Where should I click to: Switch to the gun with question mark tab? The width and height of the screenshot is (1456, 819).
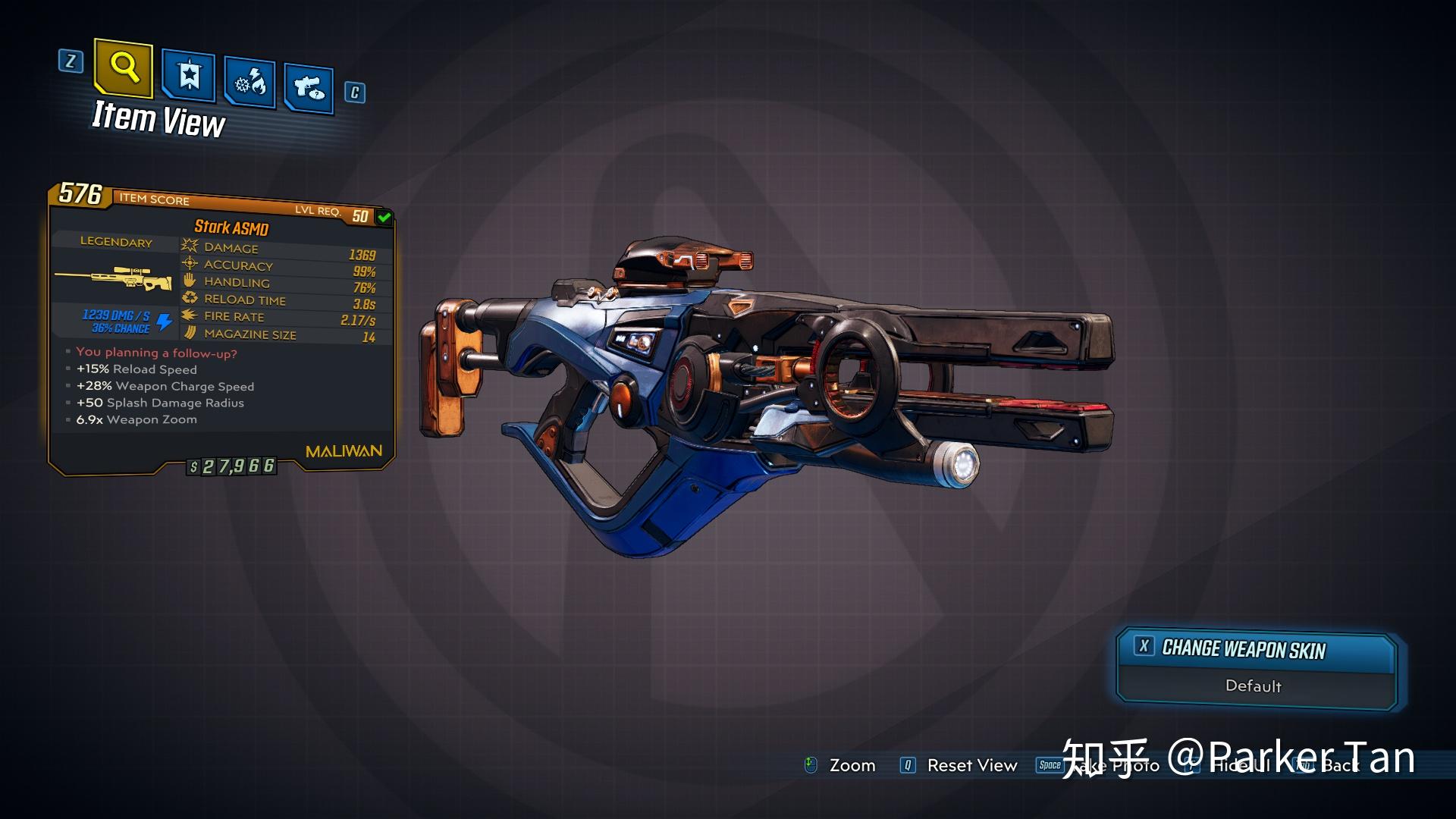point(309,89)
